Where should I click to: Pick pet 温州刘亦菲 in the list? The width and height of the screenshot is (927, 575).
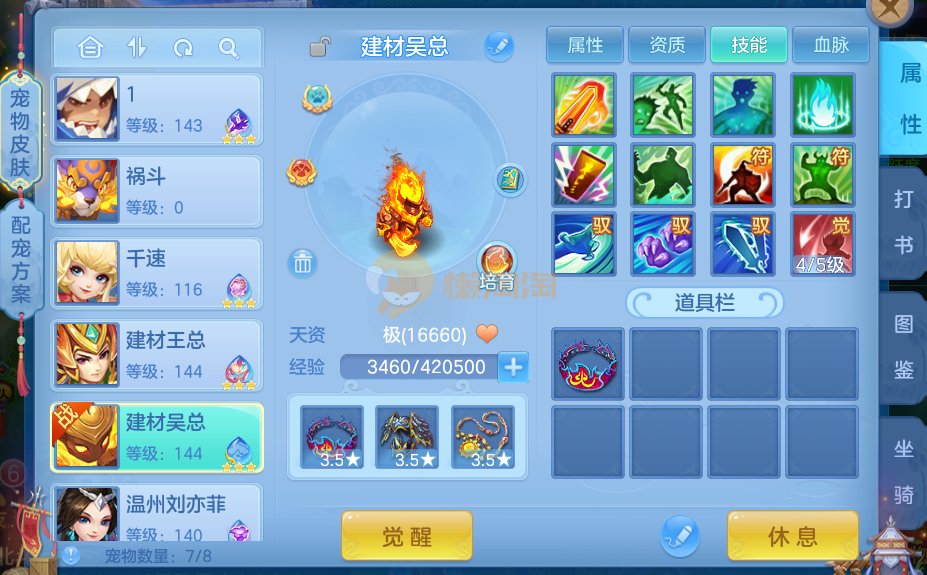pyautogui.click(x=157, y=514)
